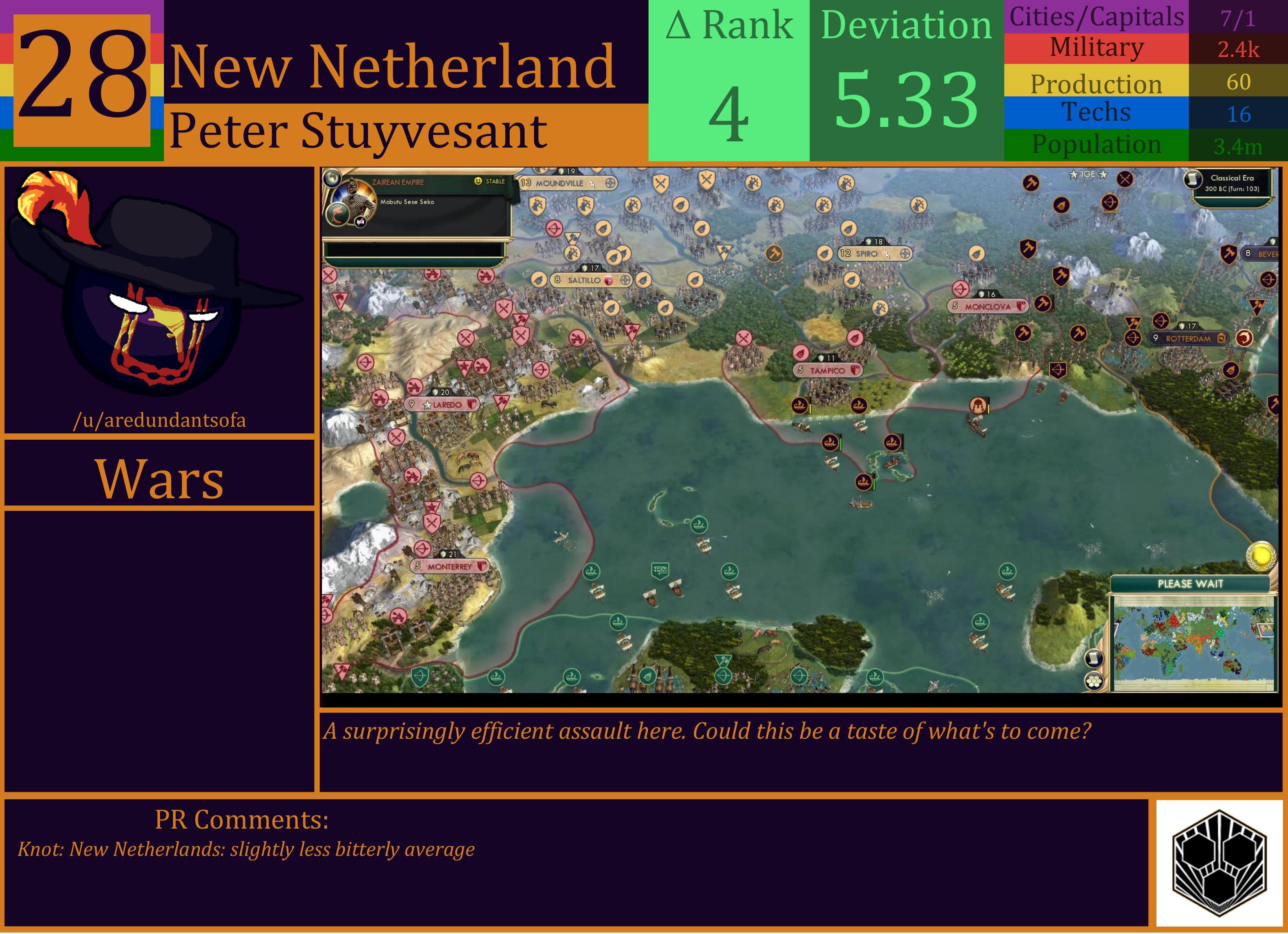The width and height of the screenshot is (1288, 934).
Task: Click the crosshair focus icon on Moundville's banner
Action: [610, 183]
